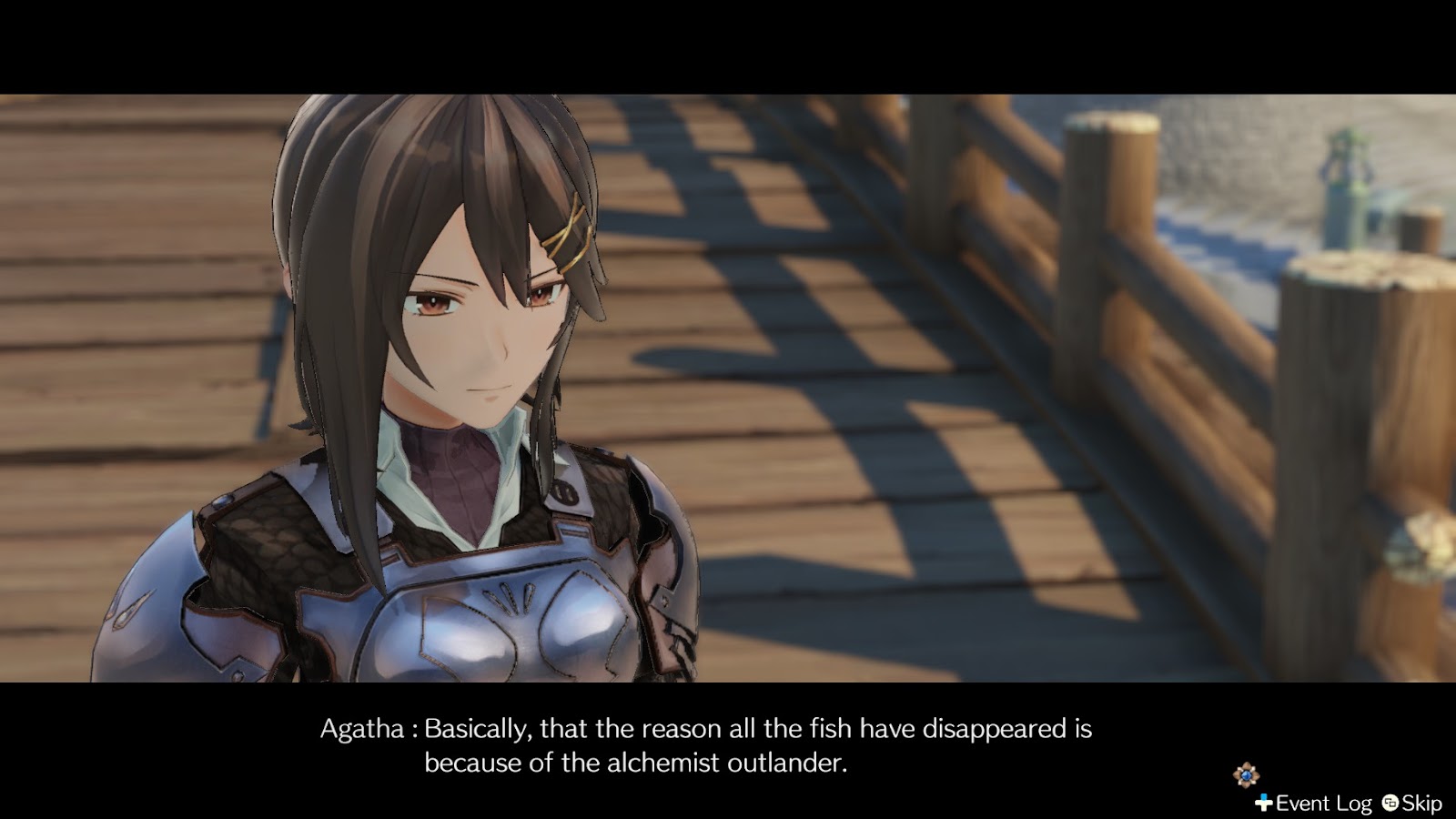This screenshot has width=1456, height=819.
Task: Click the cross-shaped controller prompt icon
Action: [x=1262, y=803]
